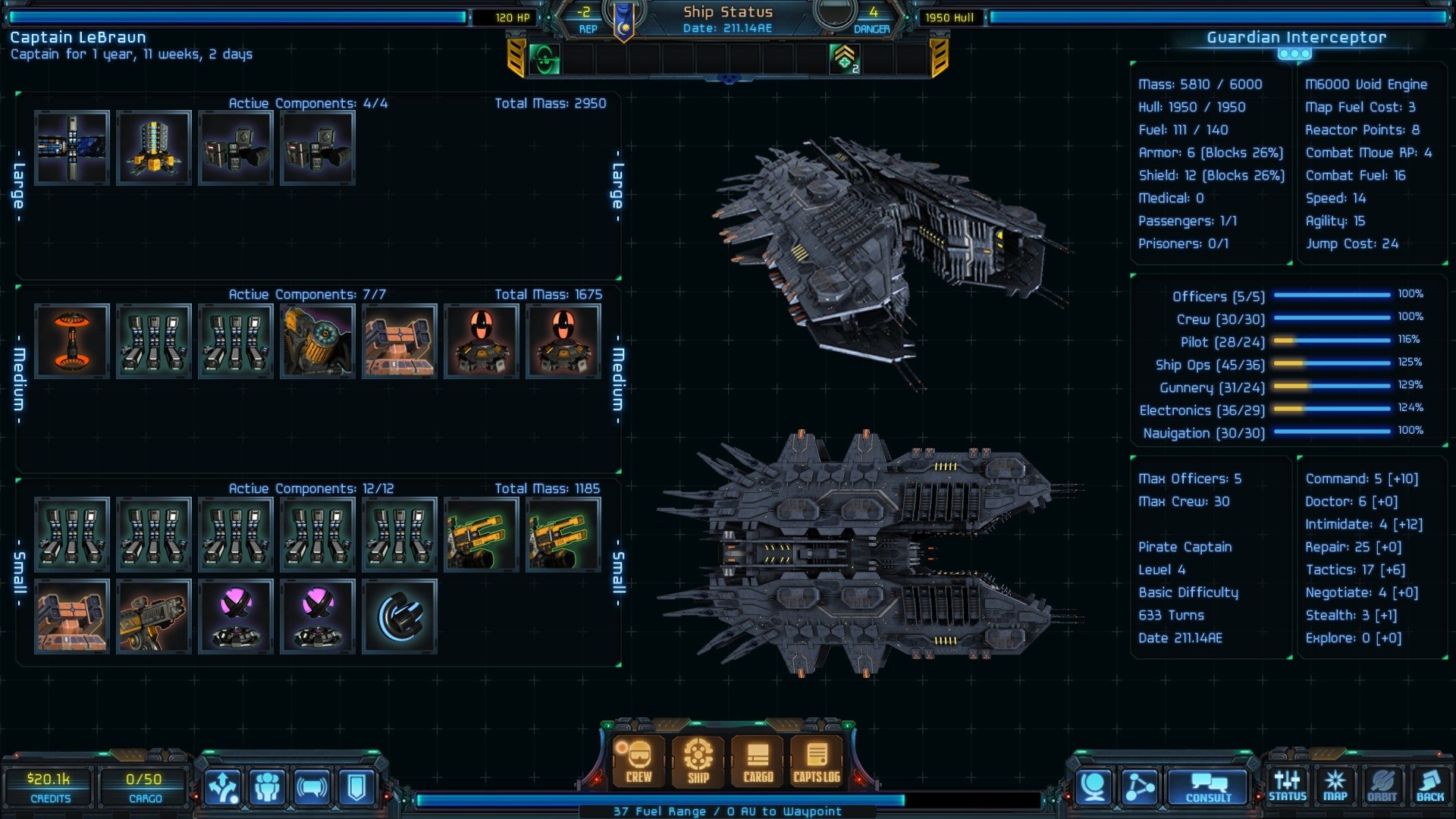Open the comms speech bubble icon
Screen dimensions: 1456x819
311,785
